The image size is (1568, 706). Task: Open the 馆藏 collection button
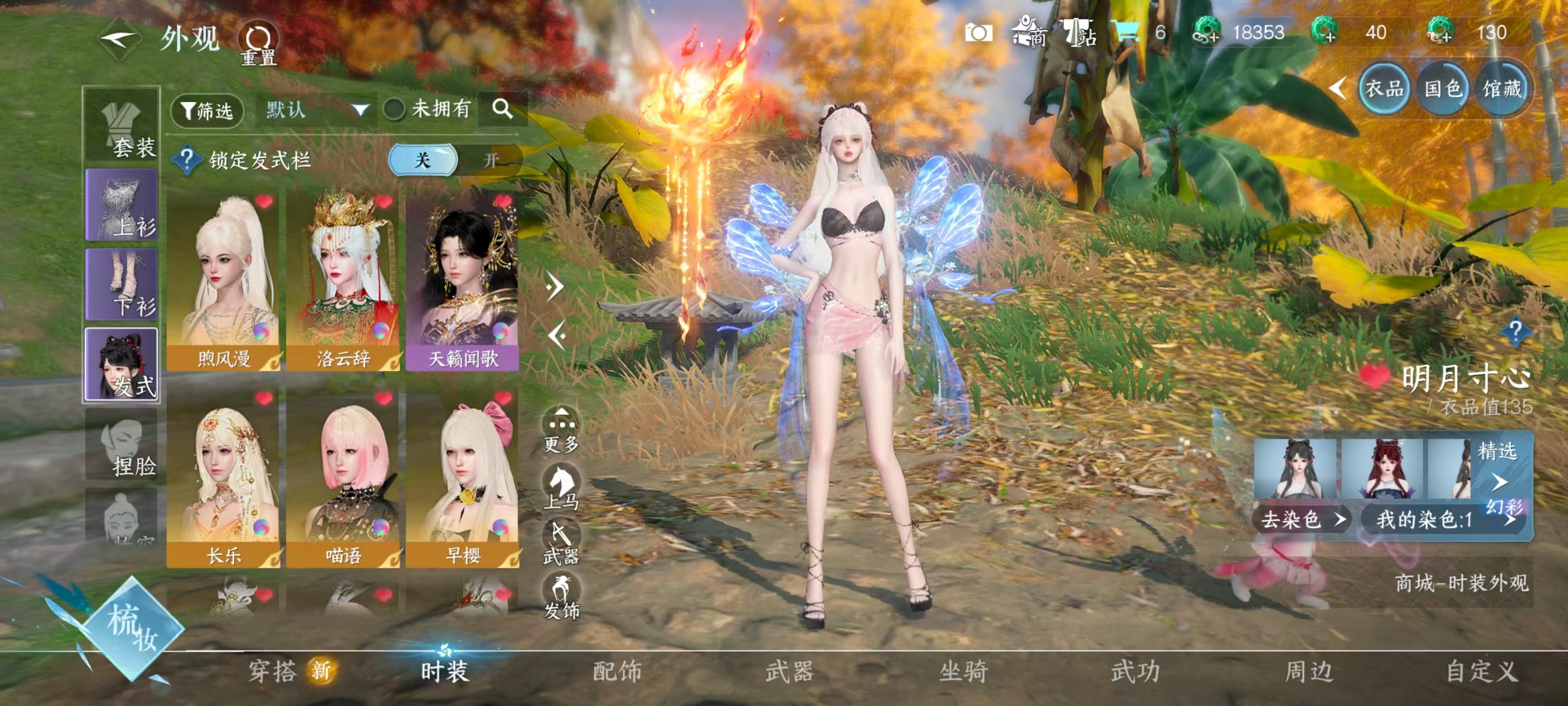[x=1501, y=89]
